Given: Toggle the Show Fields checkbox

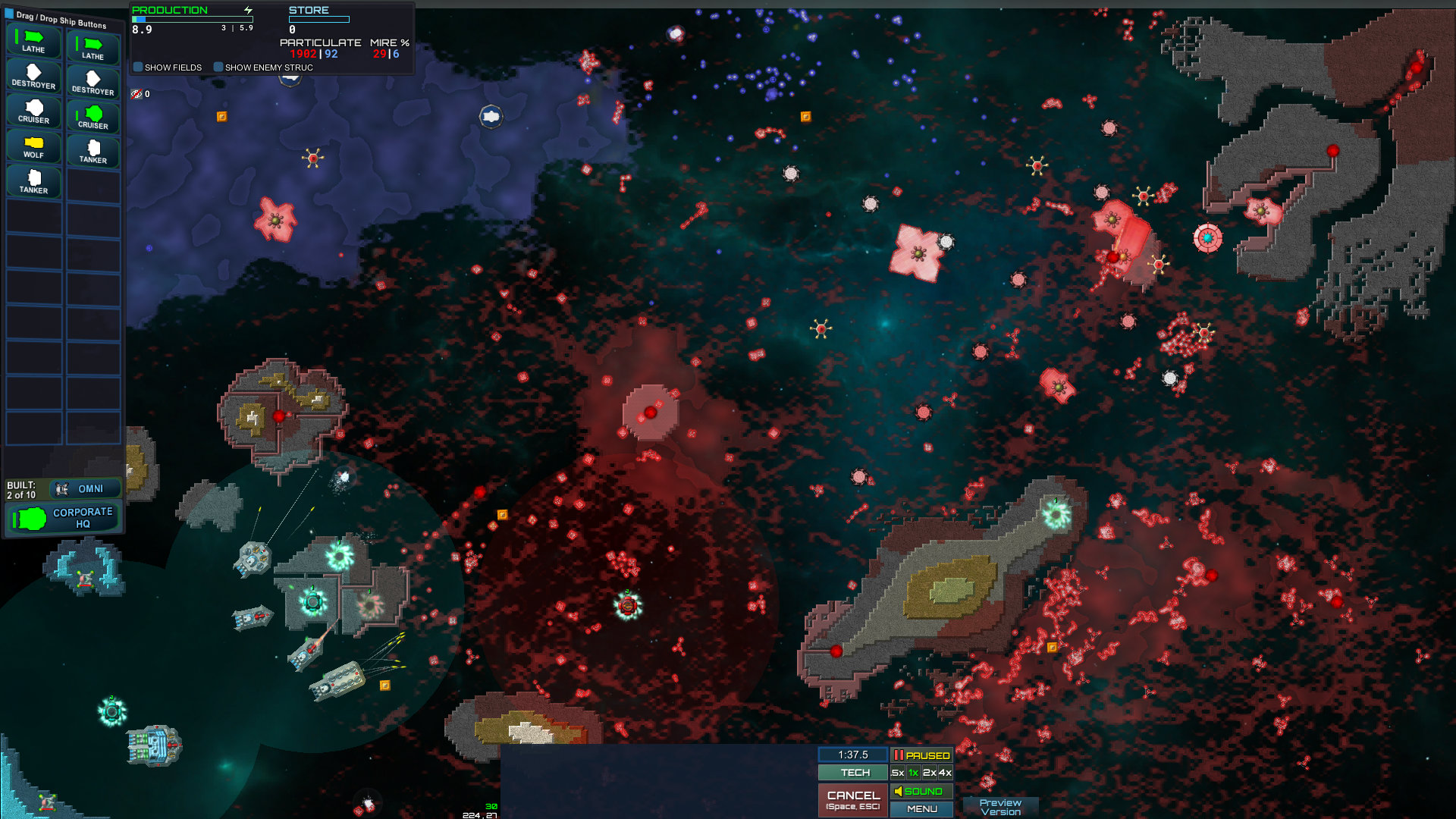Looking at the screenshot, I should tap(138, 67).
